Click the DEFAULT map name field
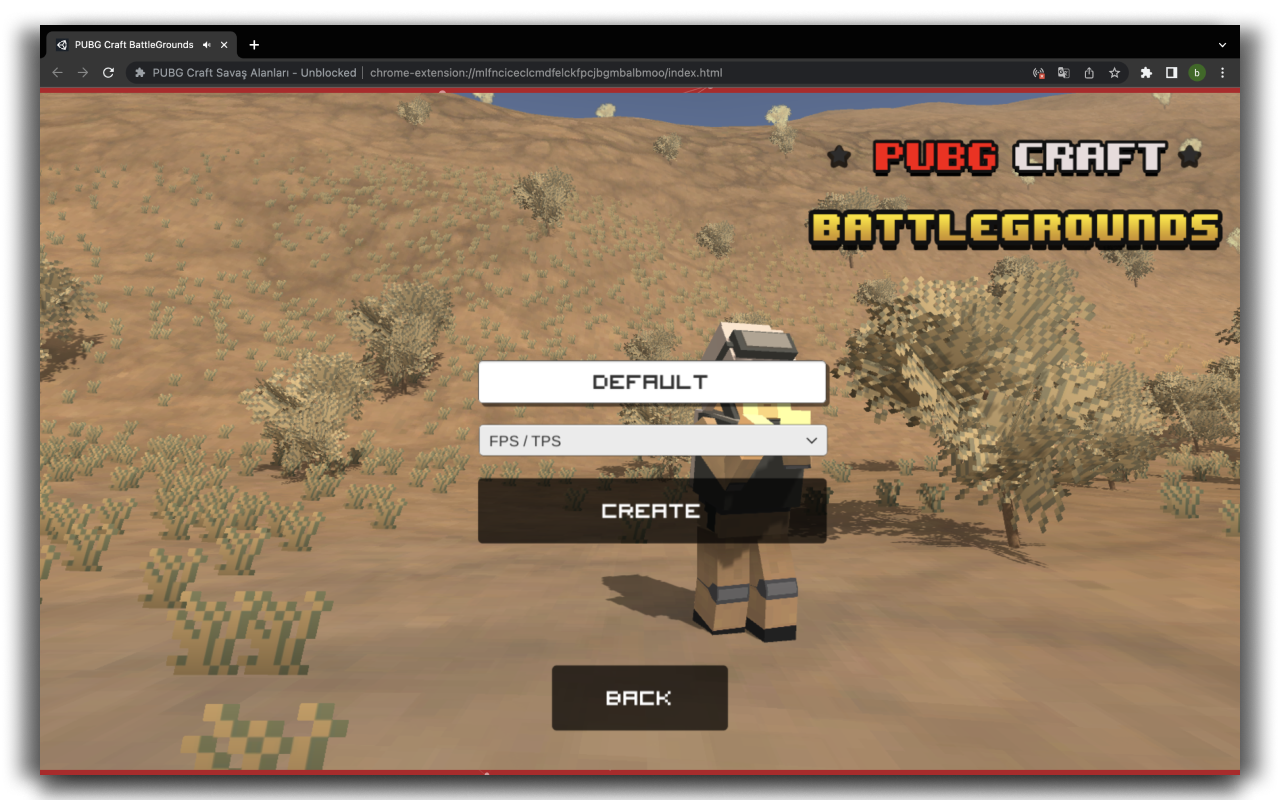Screen dimensions: 1280x800 click(x=652, y=381)
